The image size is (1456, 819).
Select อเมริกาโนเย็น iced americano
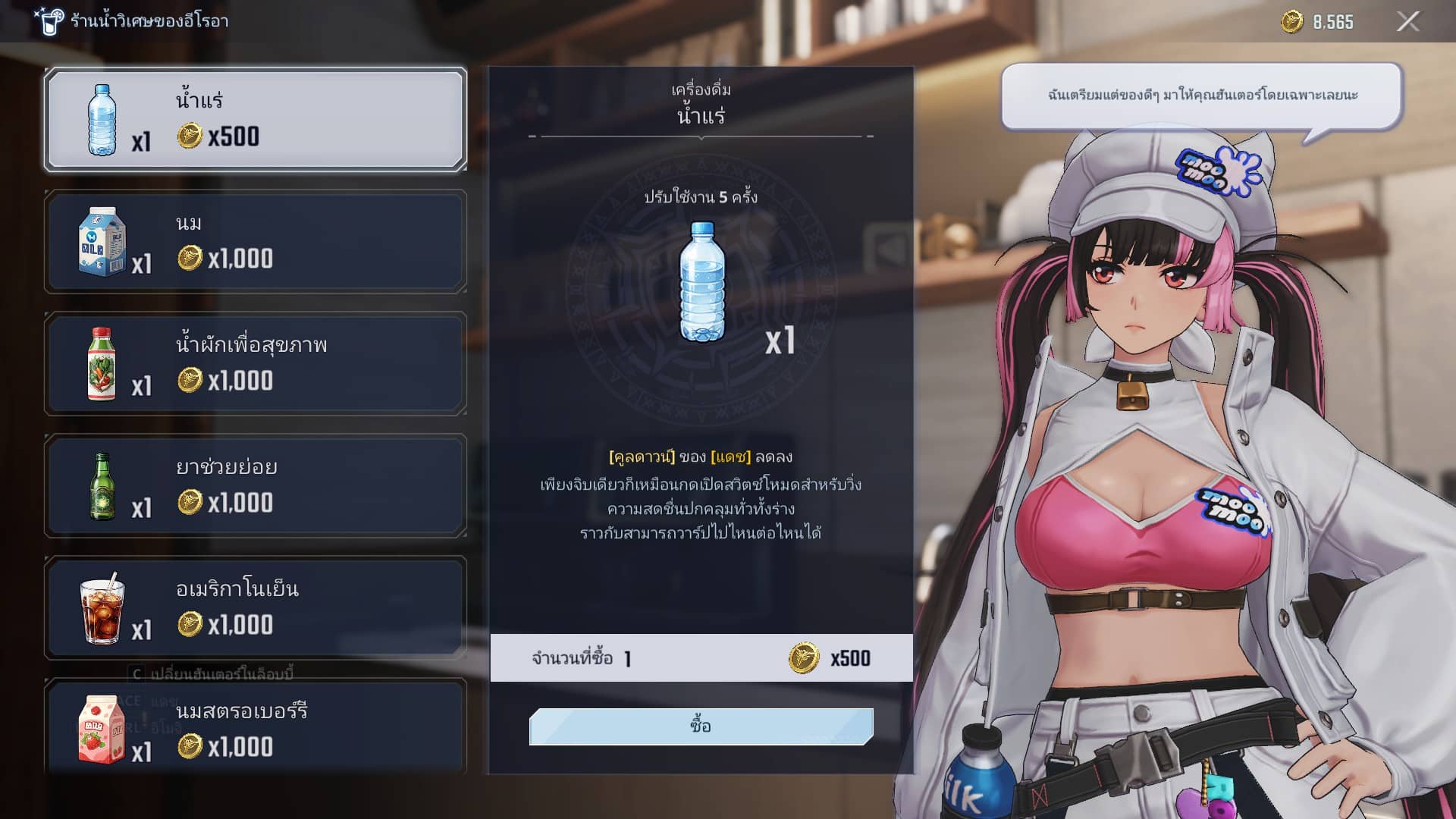[x=256, y=607]
